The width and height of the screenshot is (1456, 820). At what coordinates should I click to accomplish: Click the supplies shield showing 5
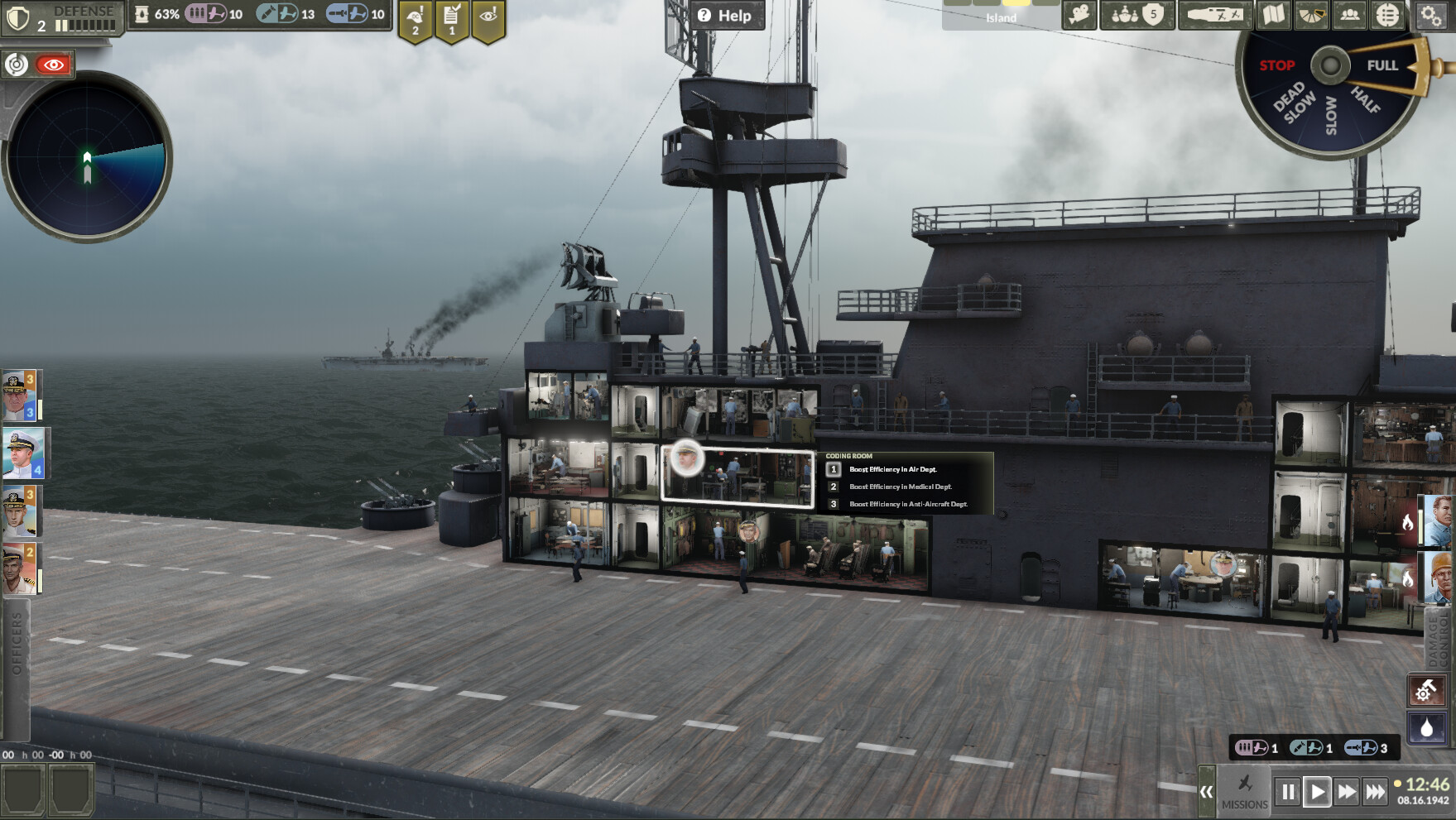coord(1154,14)
